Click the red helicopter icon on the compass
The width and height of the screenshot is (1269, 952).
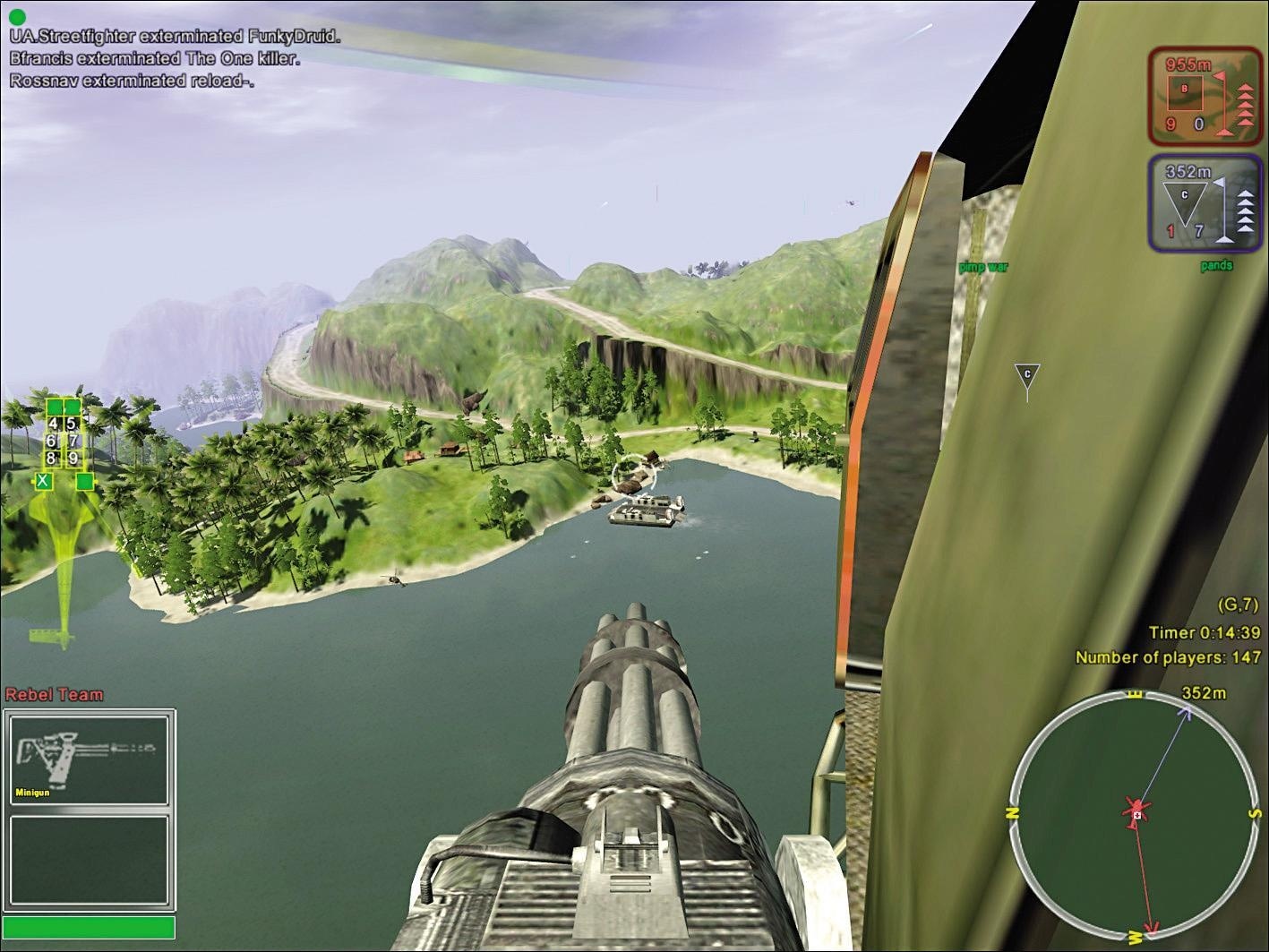point(1134,809)
